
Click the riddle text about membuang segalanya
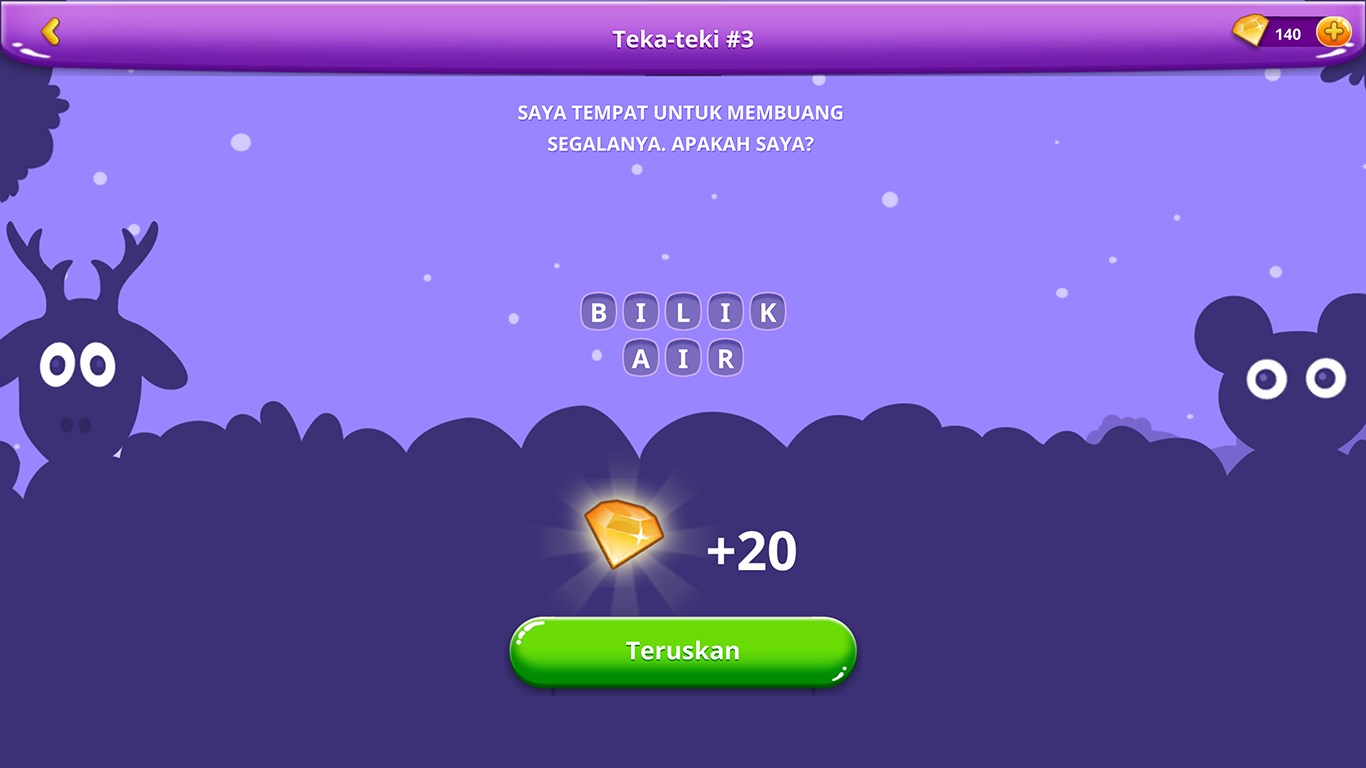680,125
